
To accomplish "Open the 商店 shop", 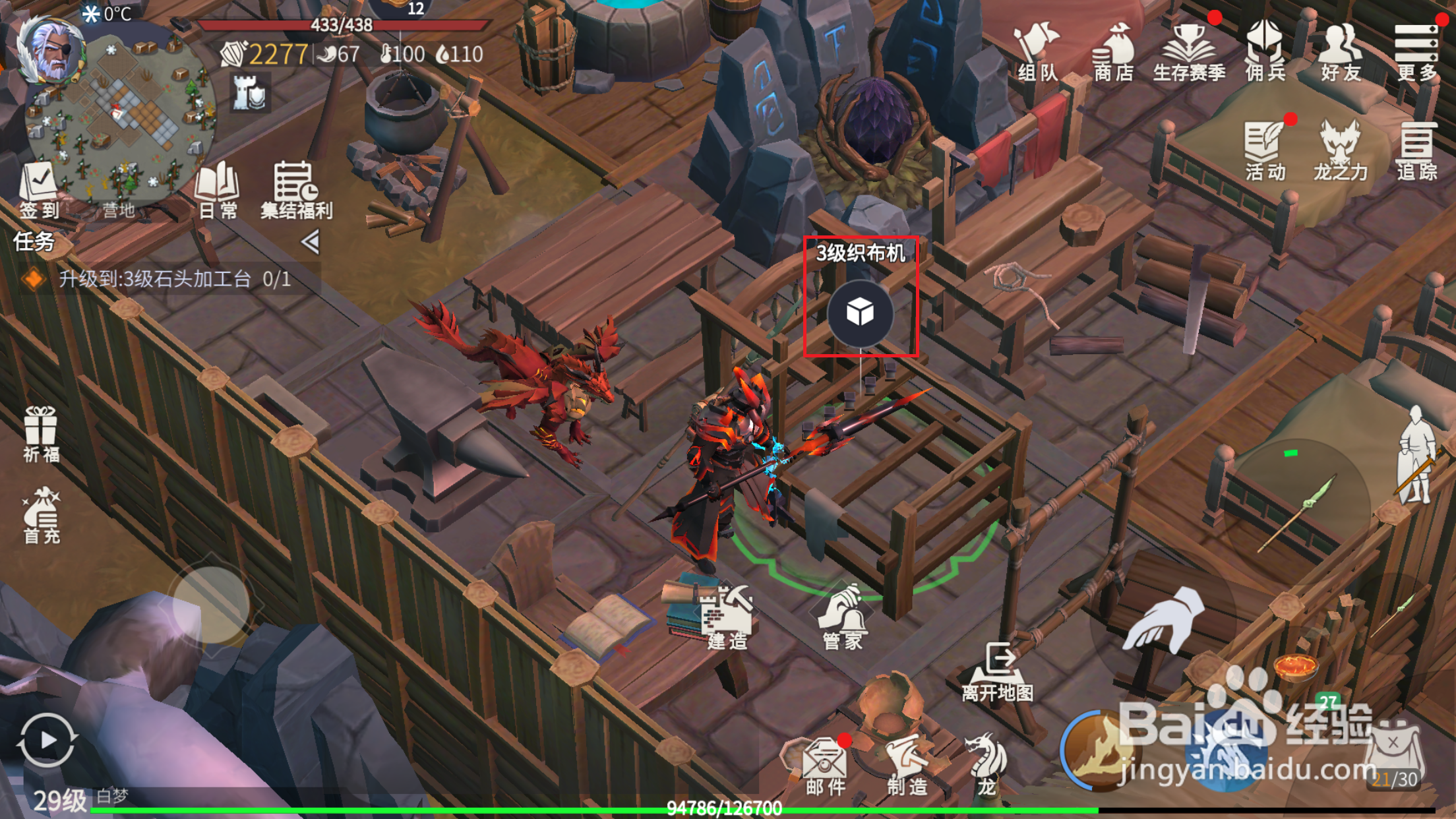I will click(1113, 53).
